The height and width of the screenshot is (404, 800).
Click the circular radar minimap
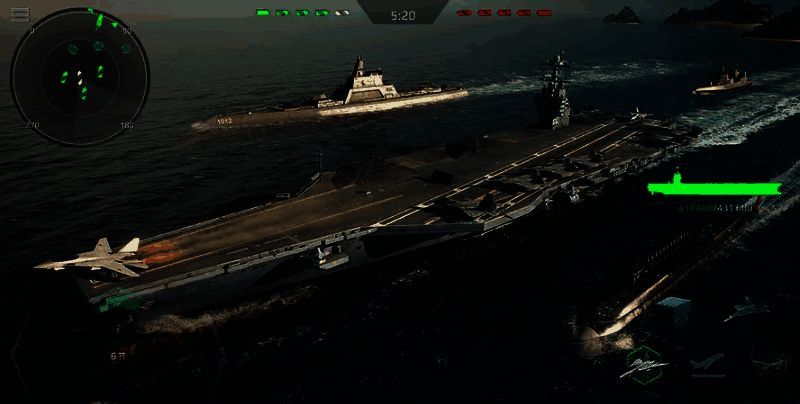tap(80, 76)
